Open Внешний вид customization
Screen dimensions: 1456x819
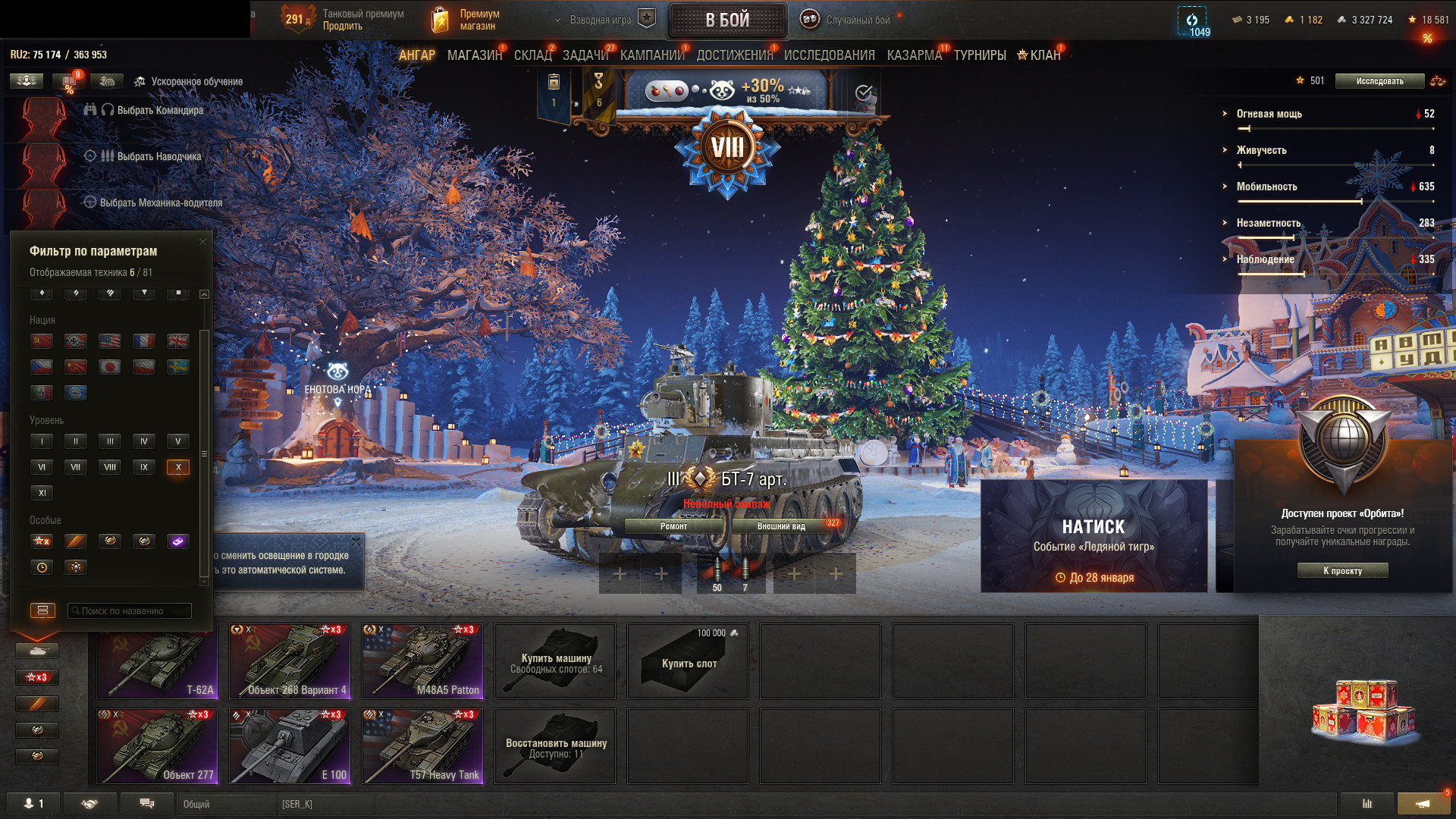coord(781,526)
